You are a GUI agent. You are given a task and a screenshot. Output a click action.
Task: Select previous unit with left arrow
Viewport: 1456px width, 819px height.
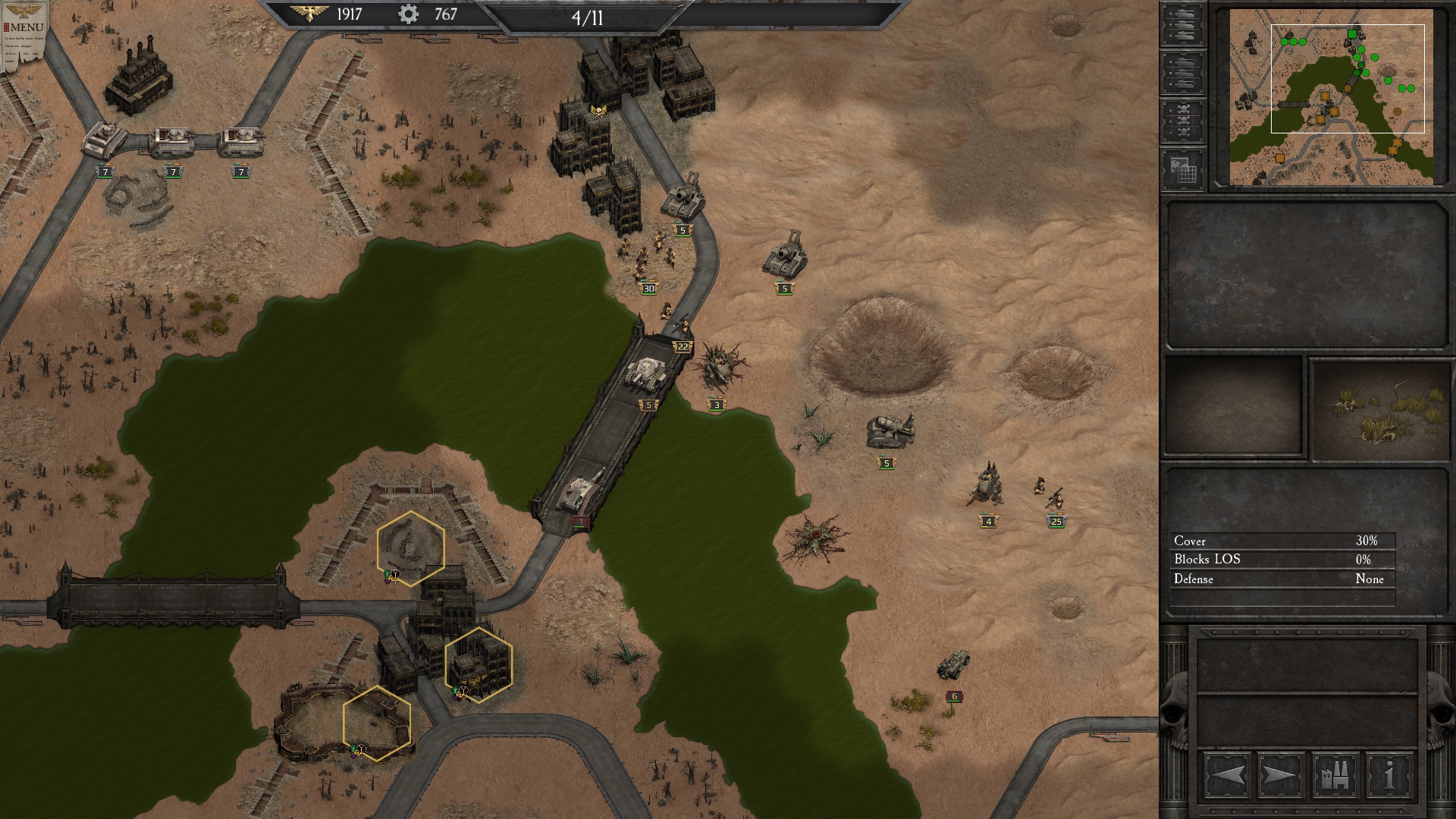(x=1226, y=776)
